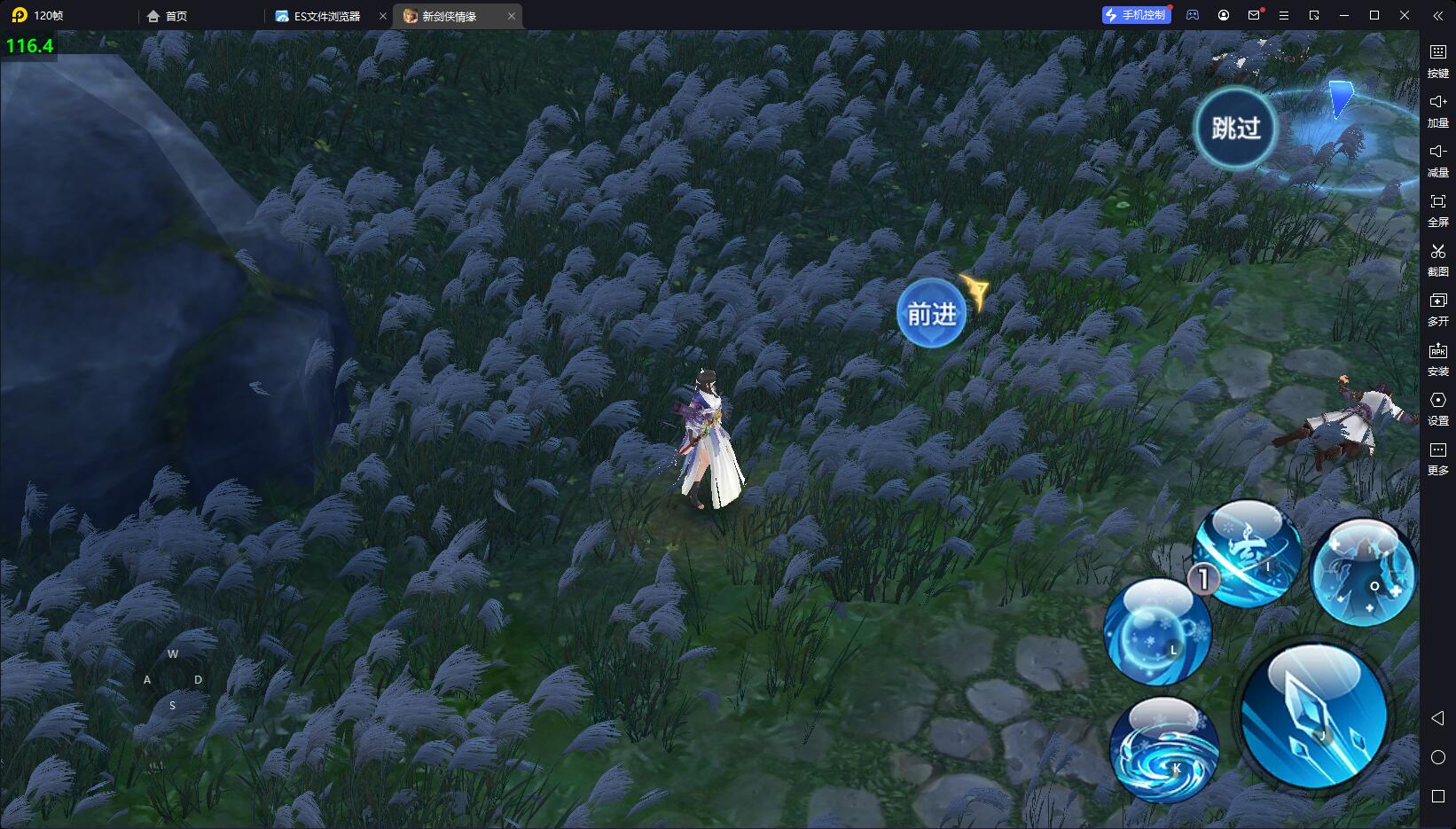The height and width of the screenshot is (829, 1456).
Task: Enter 全屏 fullscreen mode
Action: [x=1437, y=210]
